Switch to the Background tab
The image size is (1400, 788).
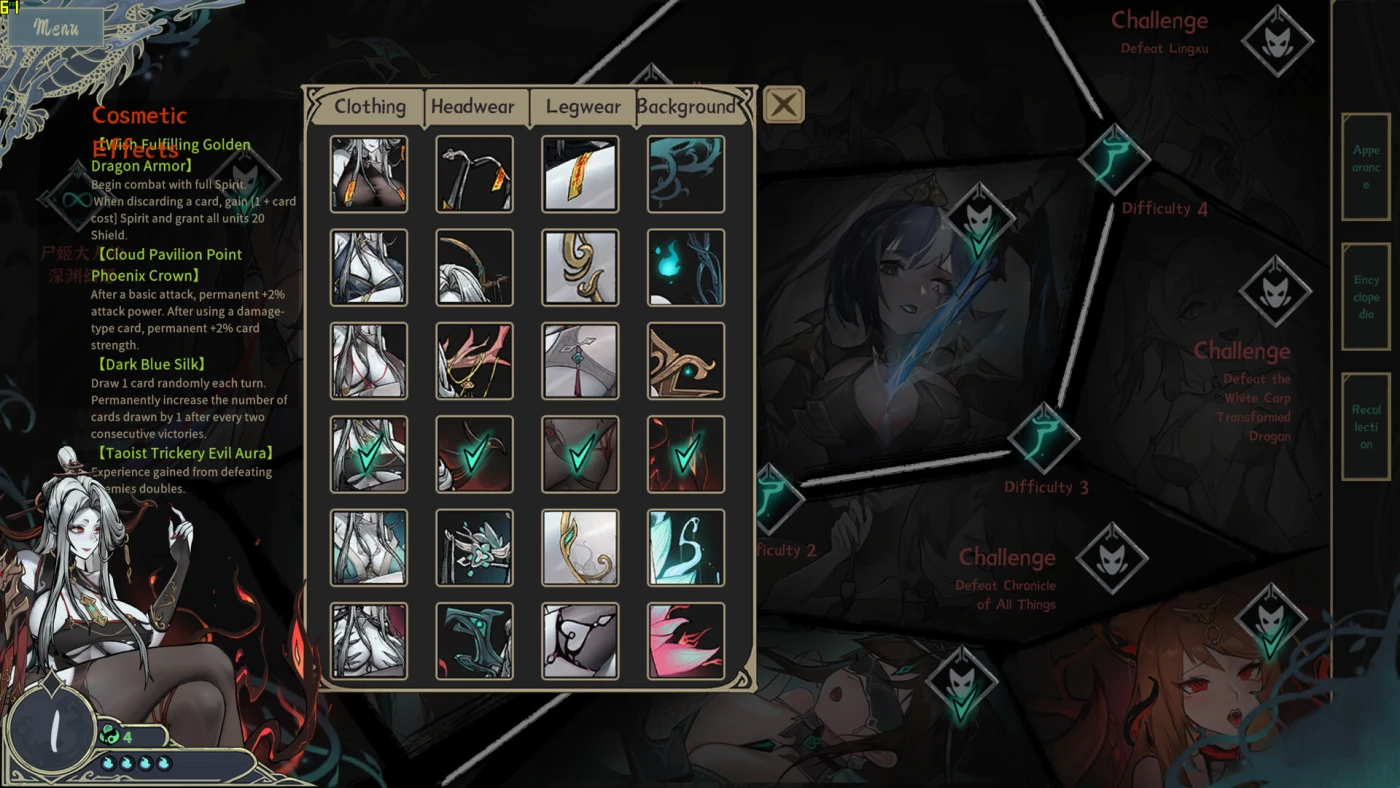(686, 106)
